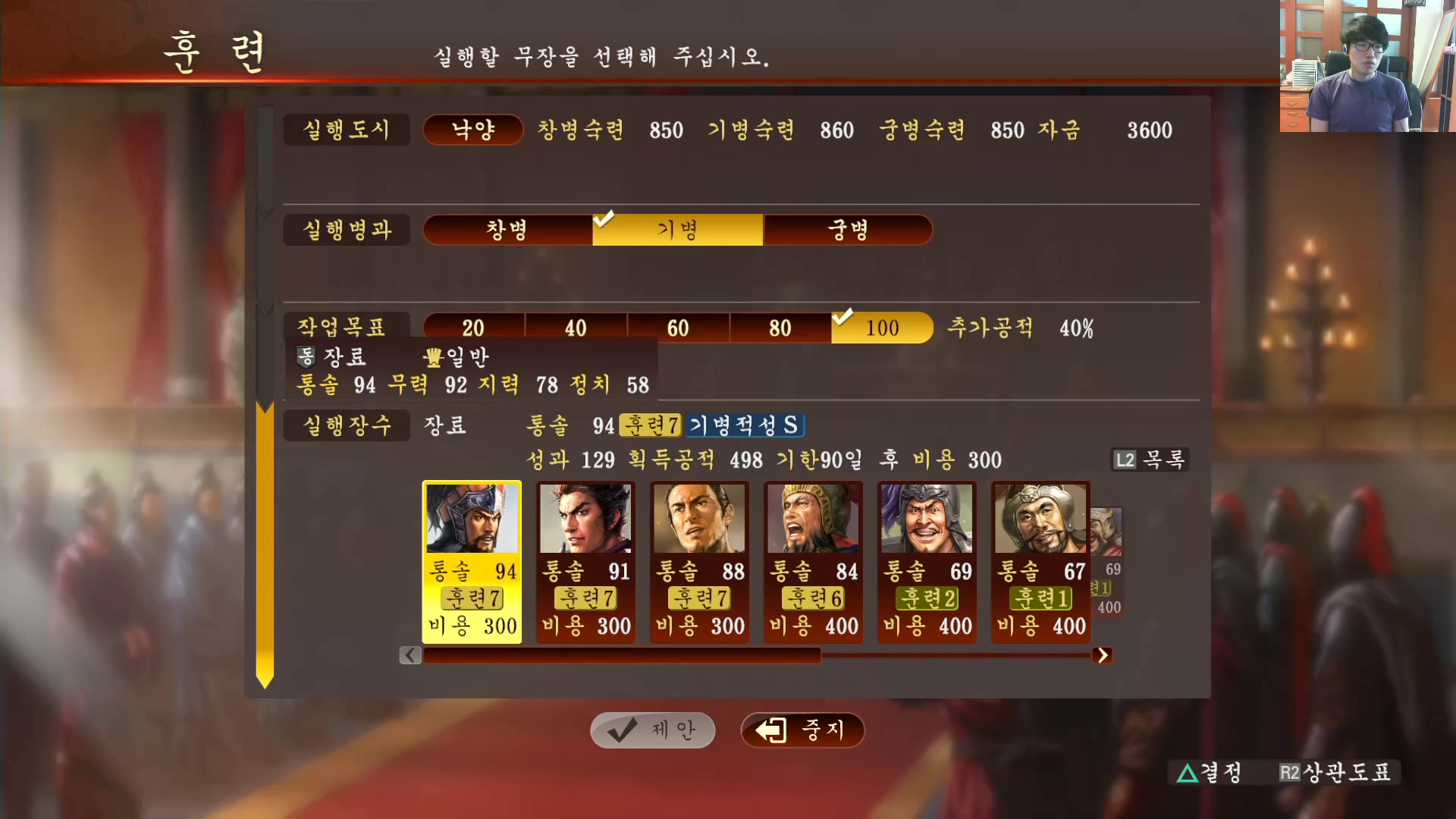1456x819 pixels.
Task: Click the 기병적성 S badge next to 장료
Action: 745,425
